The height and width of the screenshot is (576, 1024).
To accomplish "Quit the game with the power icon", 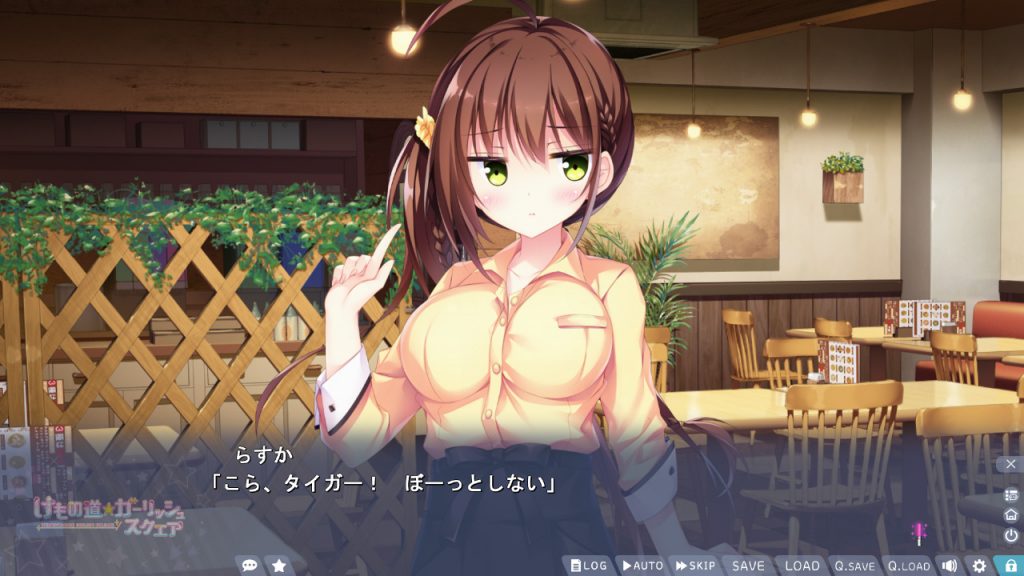I will (x=1010, y=535).
